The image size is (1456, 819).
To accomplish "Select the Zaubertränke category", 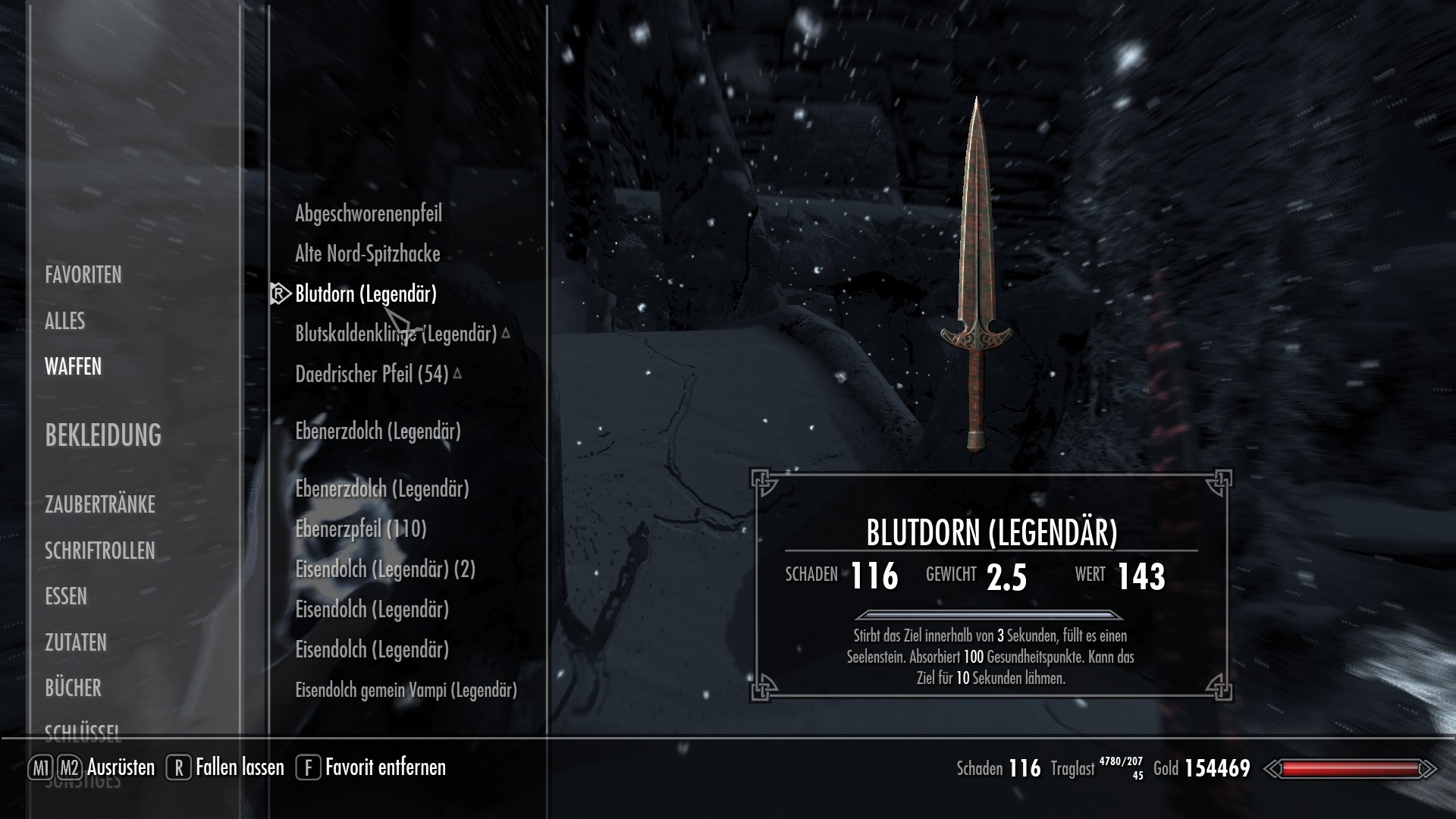I will pyautogui.click(x=100, y=504).
